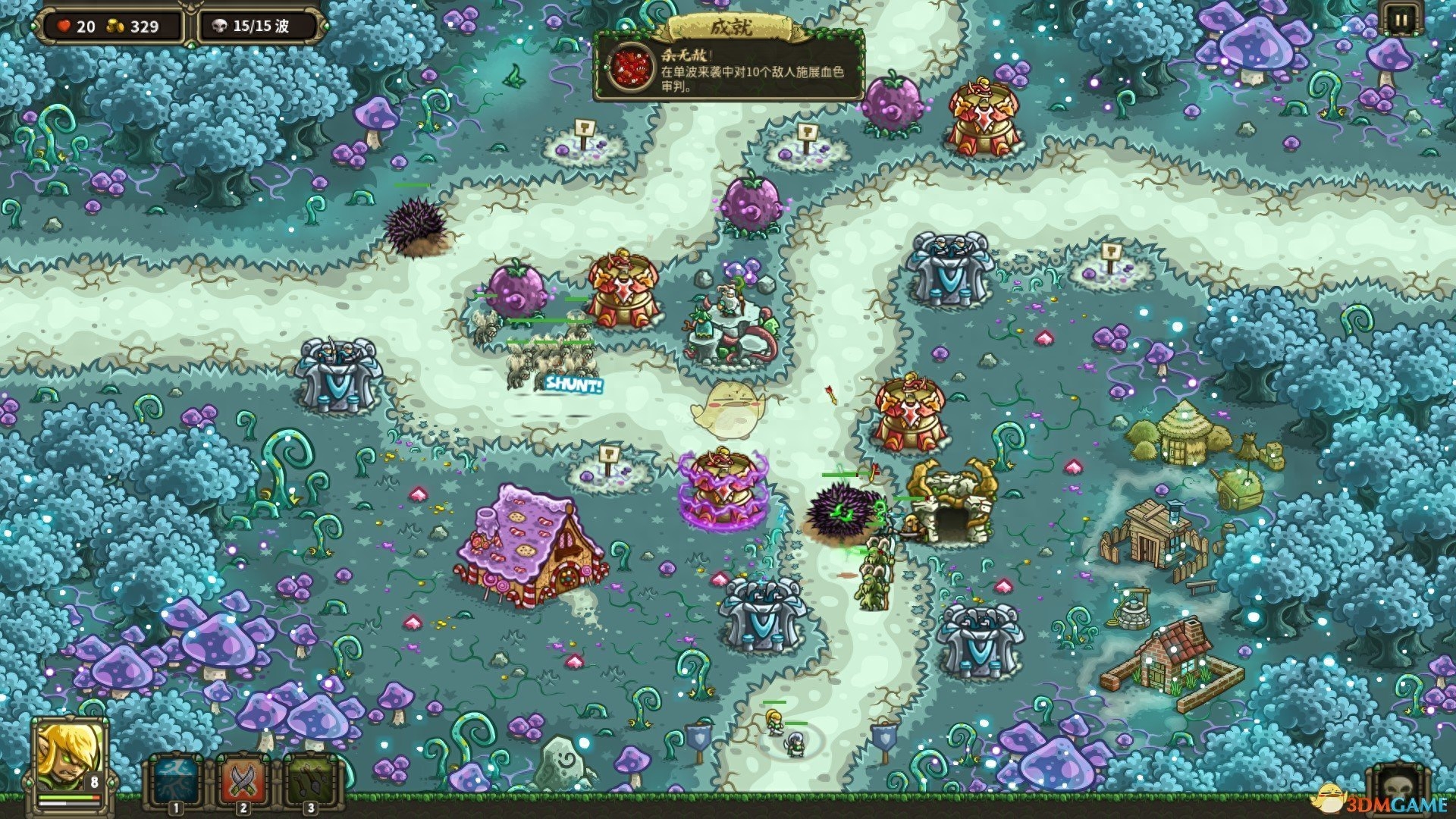Call reinforcements with the crossed blades icon

(x=243, y=781)
